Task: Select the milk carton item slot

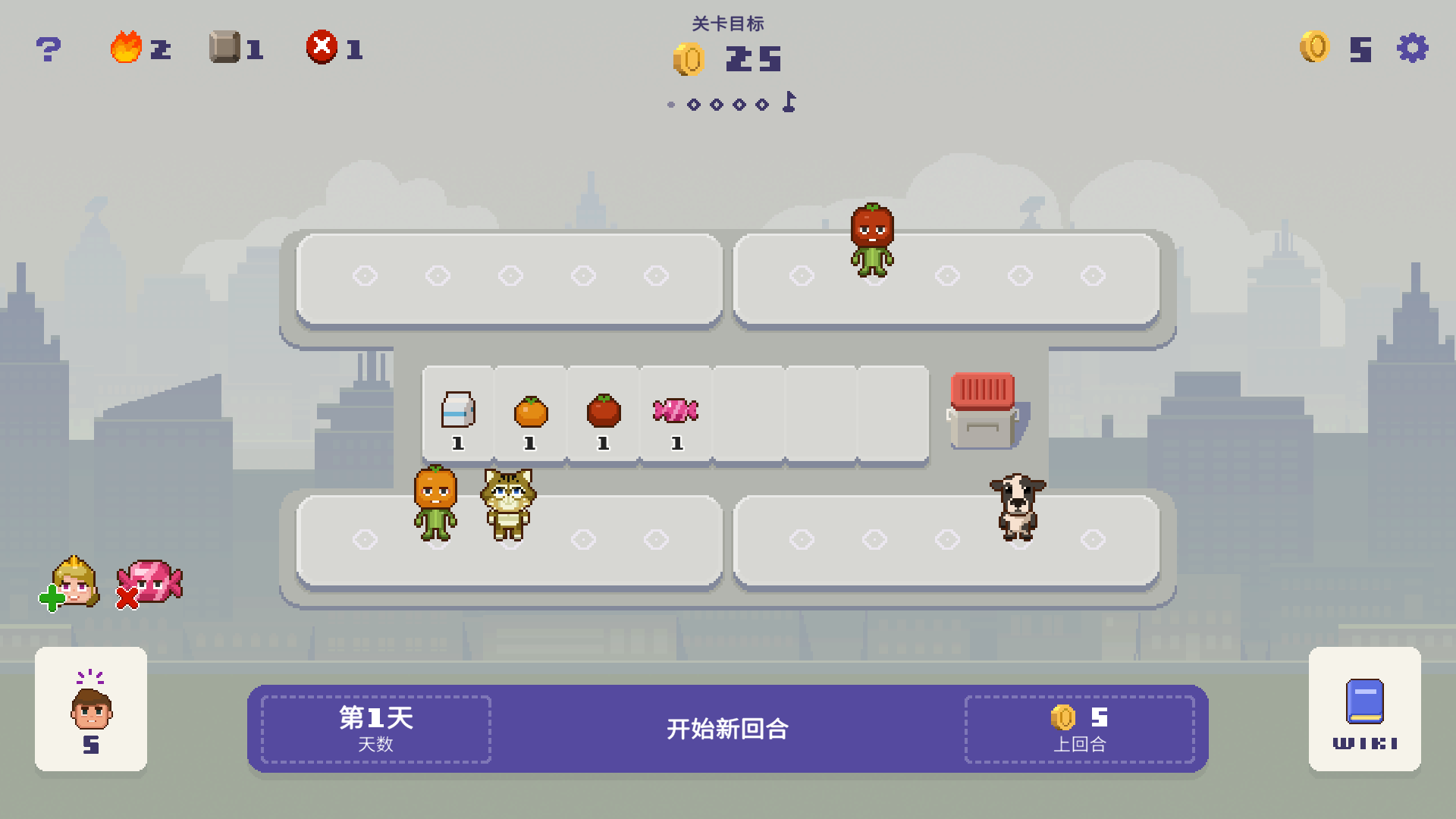Action: [458, 415]
